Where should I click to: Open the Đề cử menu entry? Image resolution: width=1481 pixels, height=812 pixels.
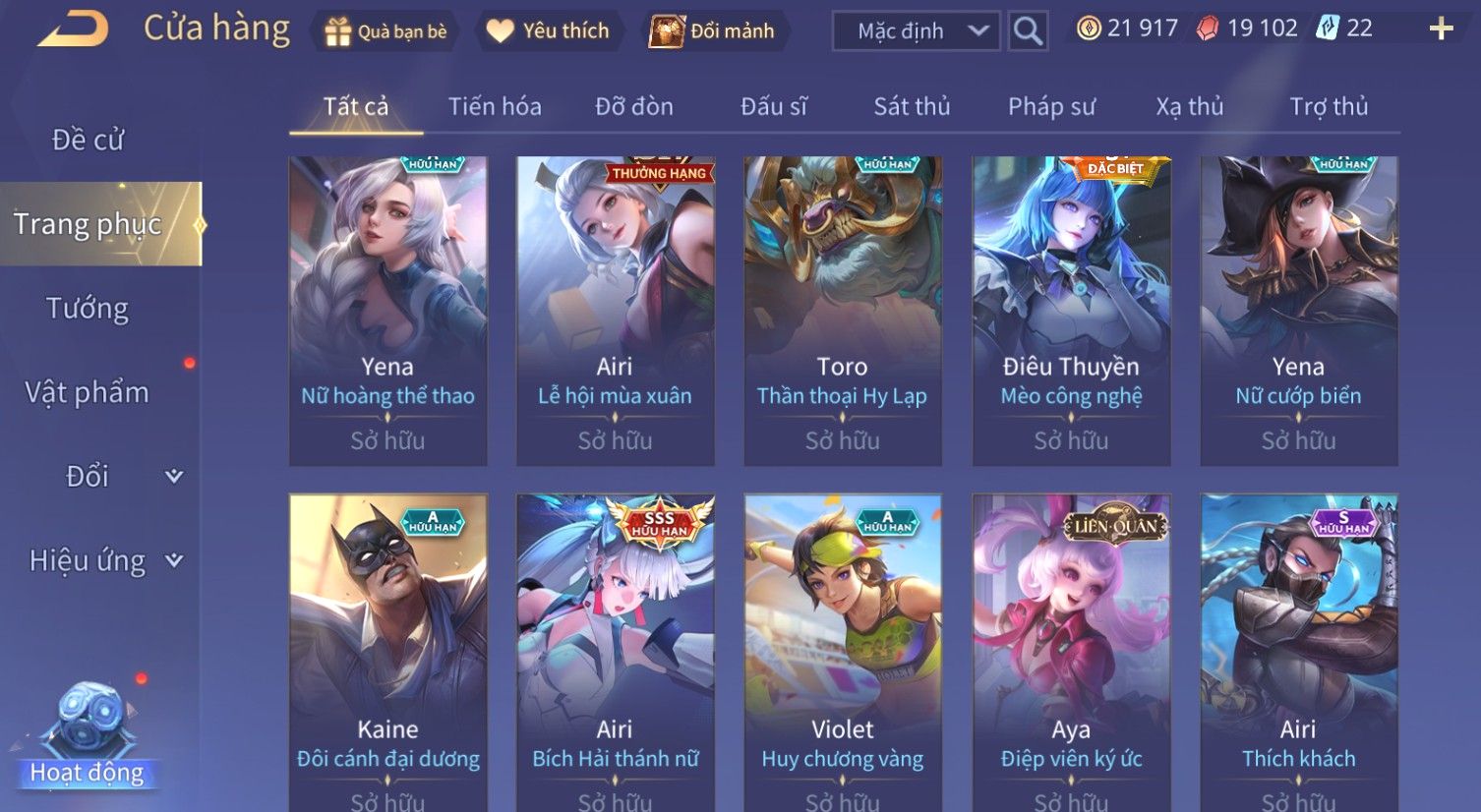click(88, 141)
